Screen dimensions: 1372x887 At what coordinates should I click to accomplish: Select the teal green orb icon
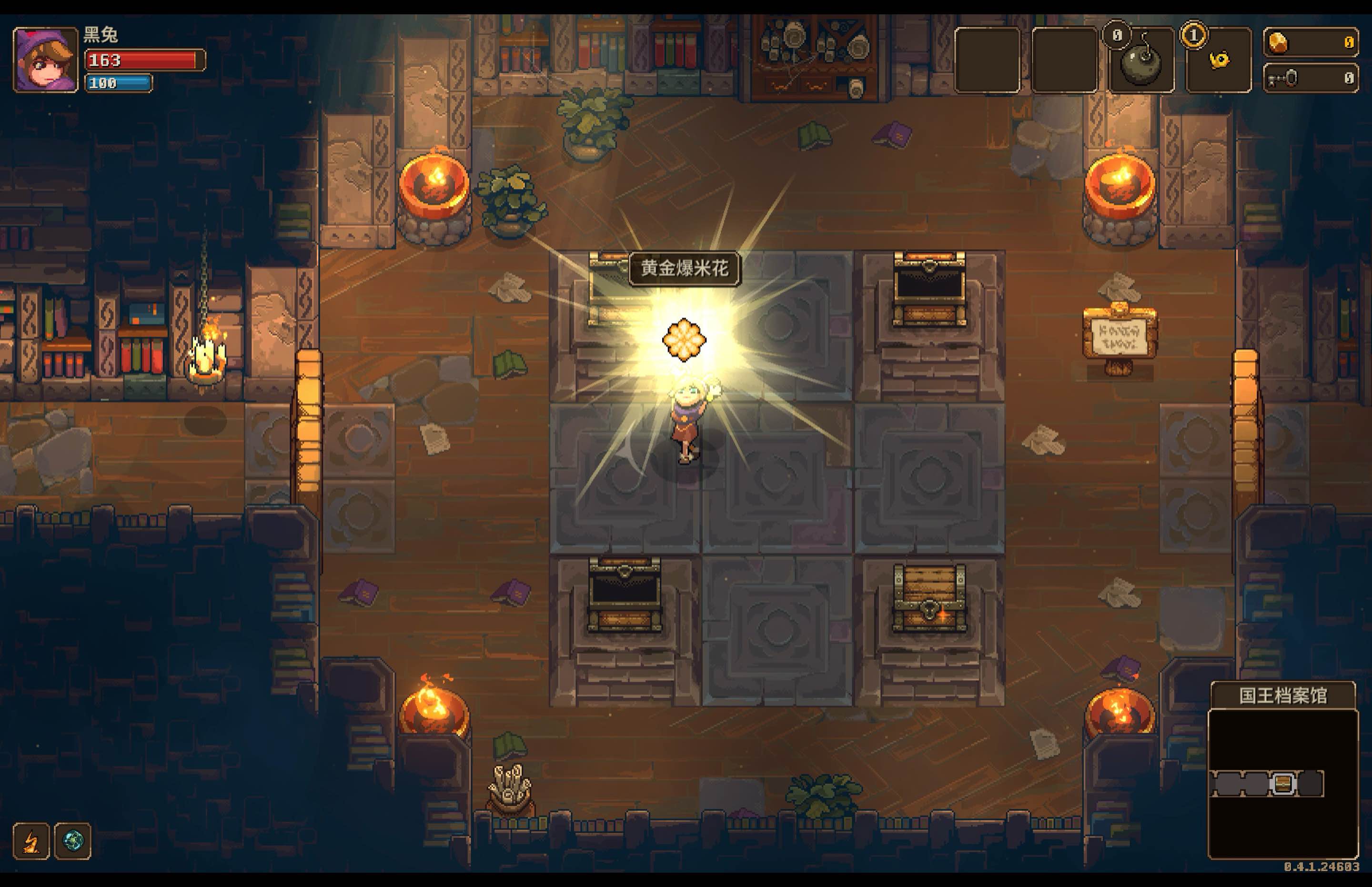click(x=73, y=841)
